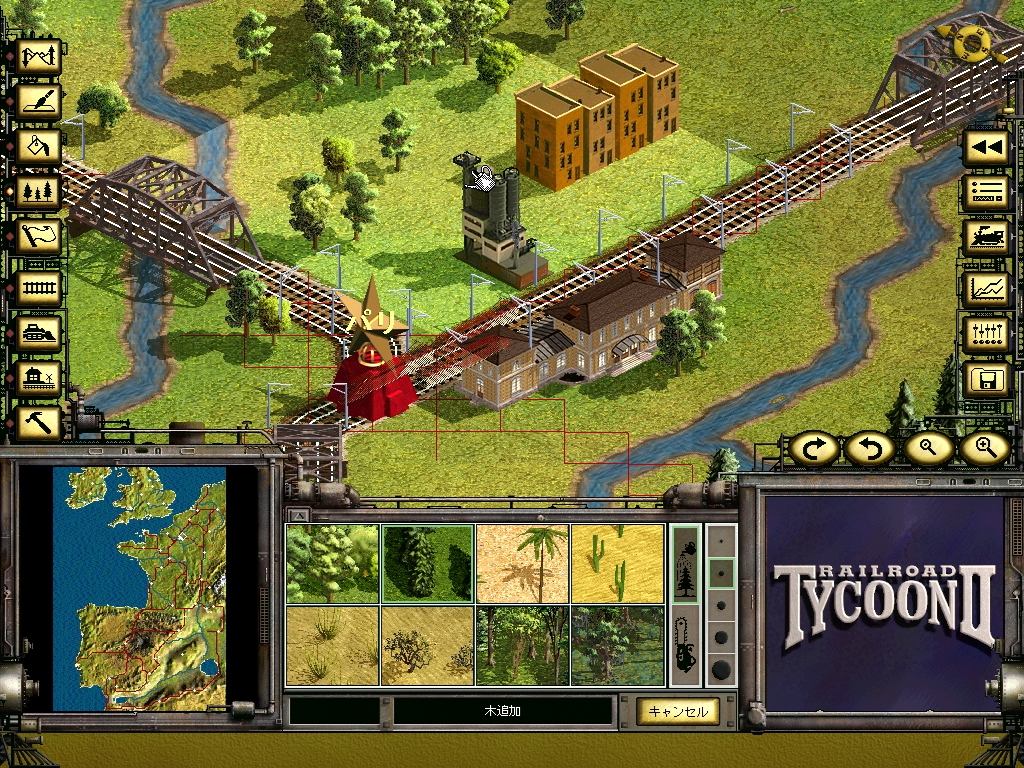Open the terrain height mountain tool

pos(41,57)
